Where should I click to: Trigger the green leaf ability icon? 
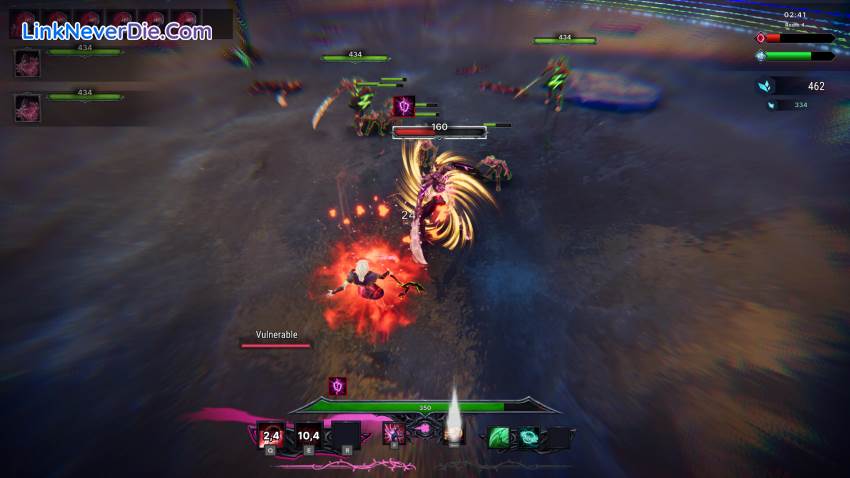(499, 436)
